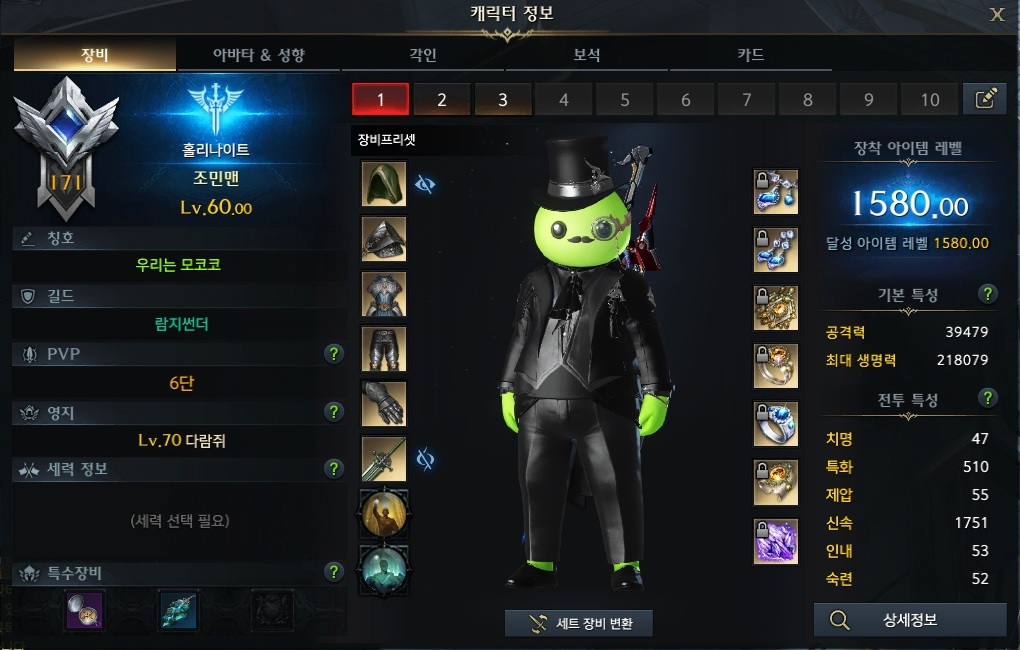
Task: Select the compass special equipment slot
Action: pyautogui.click(x=85, y=609)
